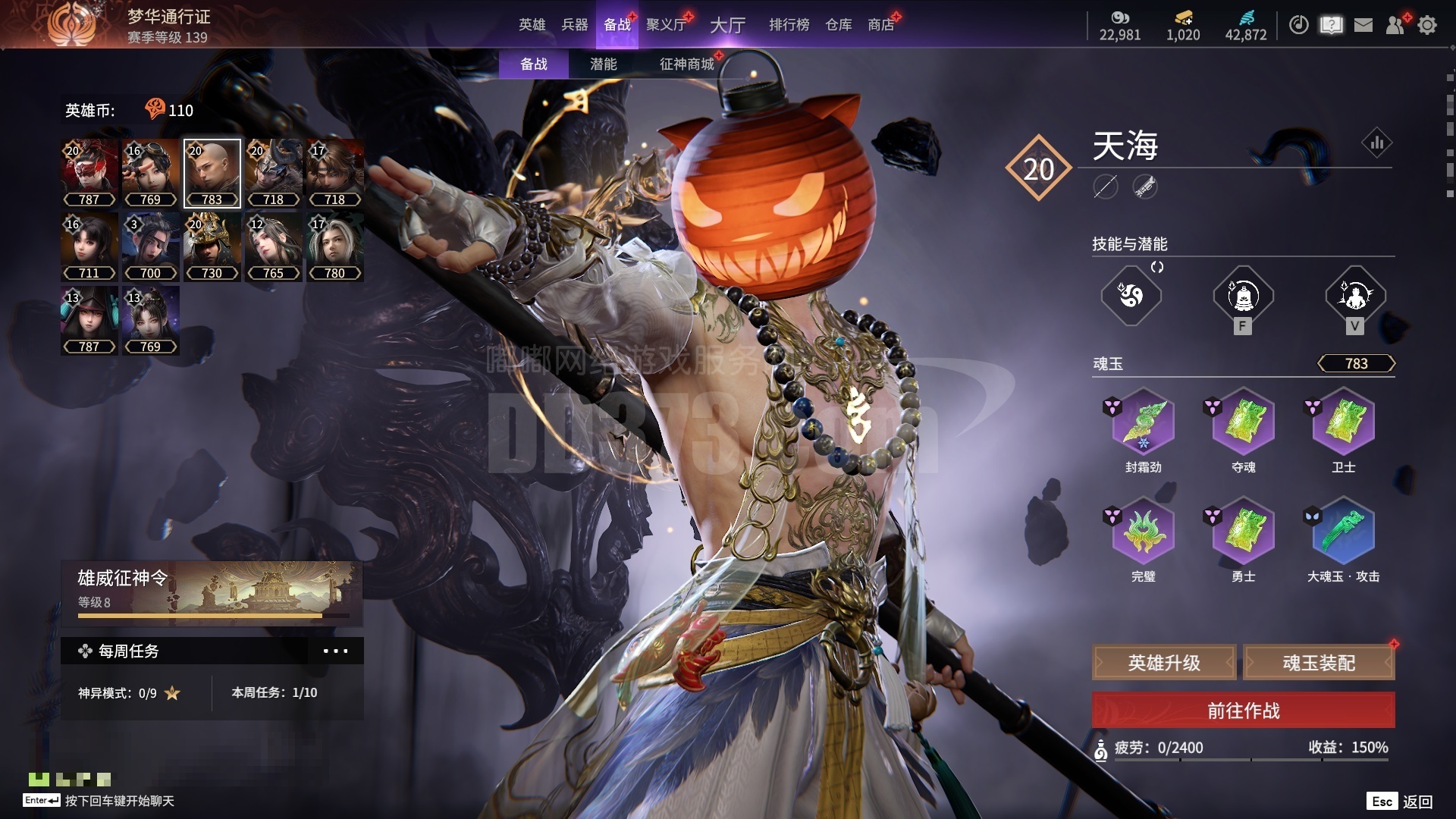Open the 商店 shop
The height and width of the screenshot is (819, 1456).
(880, 25)
